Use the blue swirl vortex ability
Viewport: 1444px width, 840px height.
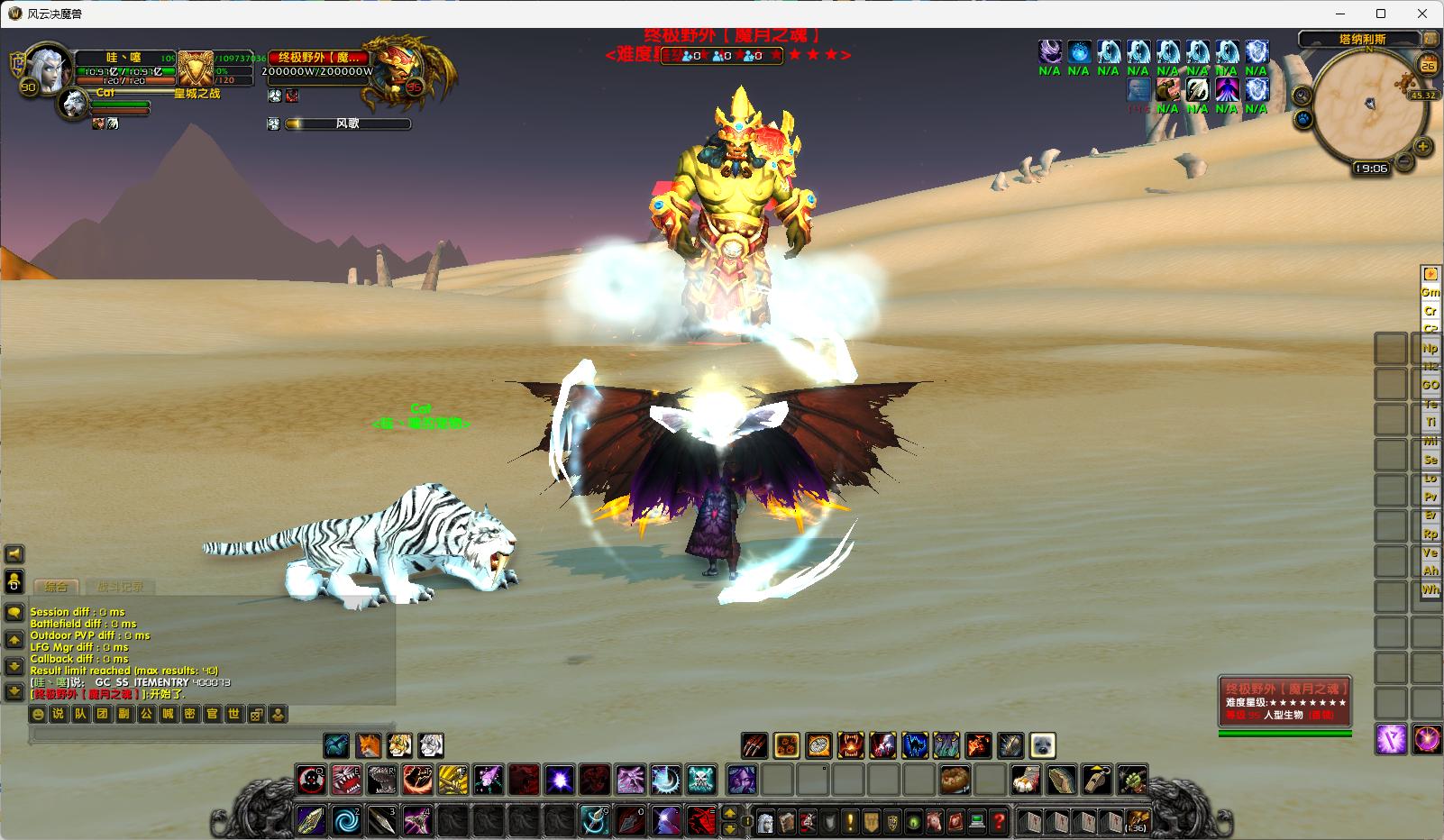tap(347, 820)
